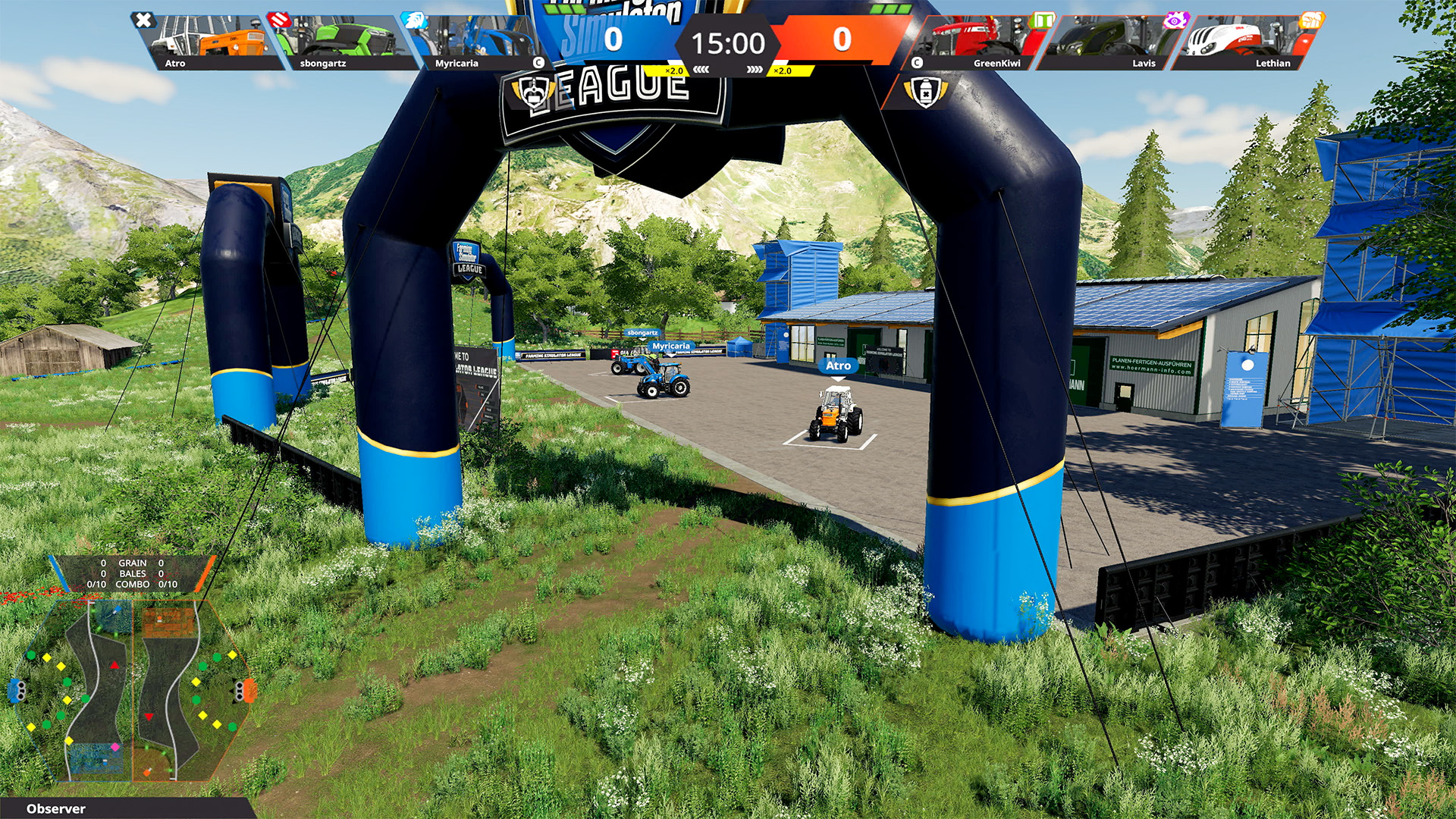Screen dimensions: 1456x819
Task: Click Lavis's purple team badge icon
Action: pyautogui.click(x=1175, y=20)
